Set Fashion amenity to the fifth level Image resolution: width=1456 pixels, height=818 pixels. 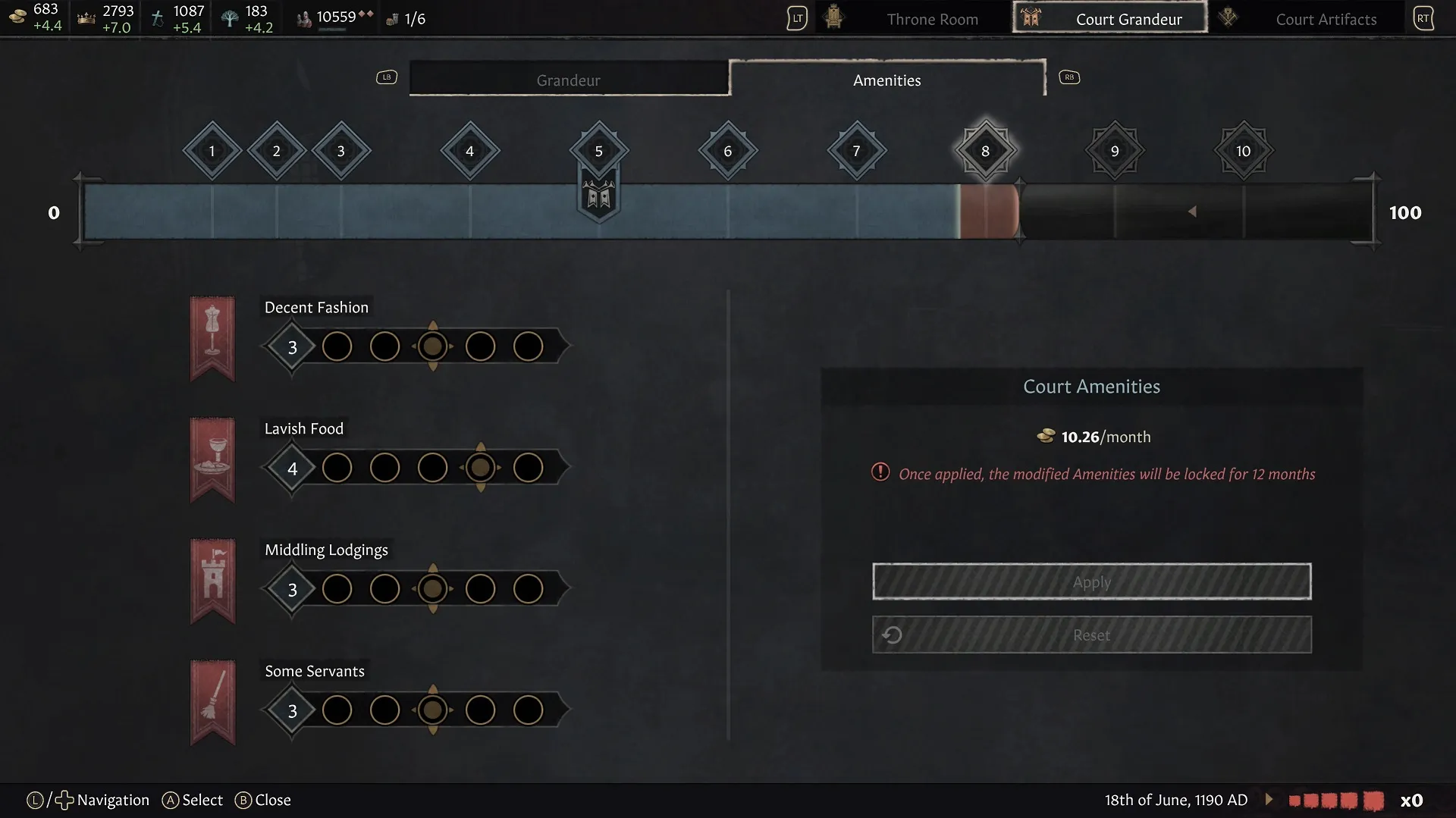click(x=528, y=346)
